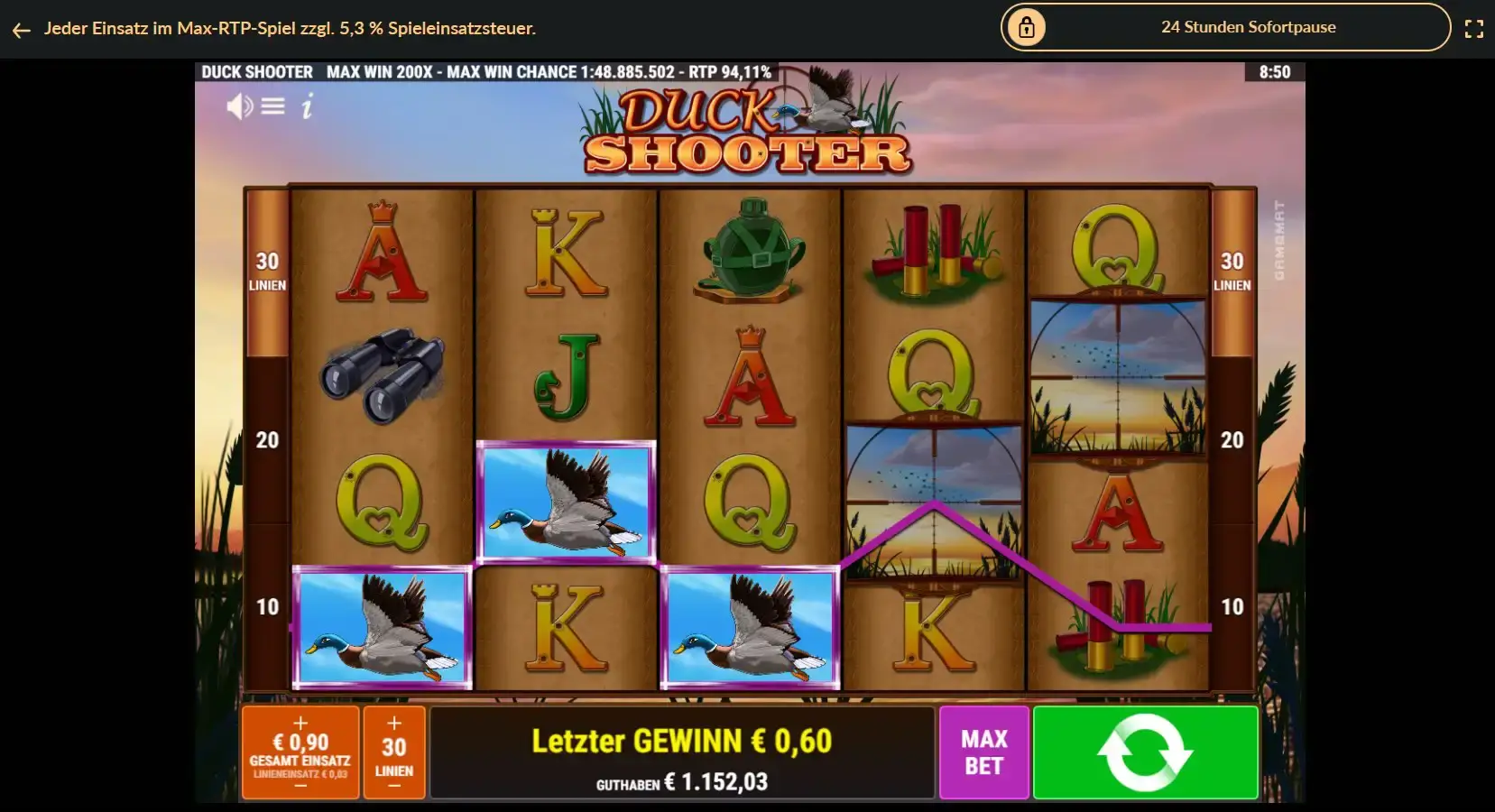1495x812 pixels.
Task: Raise the number of Linien with plus
Action: click(394, 723)
